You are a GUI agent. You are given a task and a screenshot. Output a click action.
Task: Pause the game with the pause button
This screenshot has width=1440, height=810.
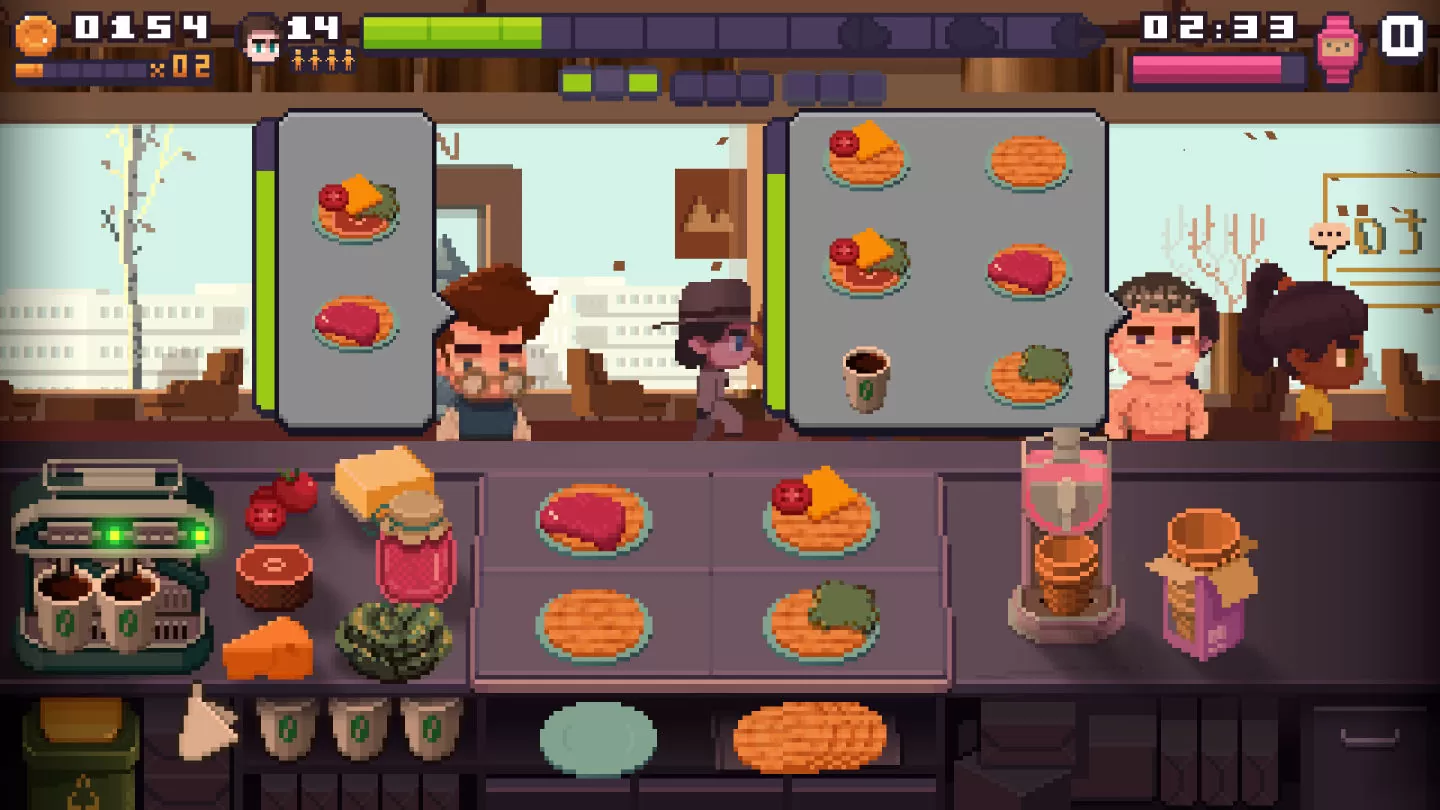(x=1402, y=37)
